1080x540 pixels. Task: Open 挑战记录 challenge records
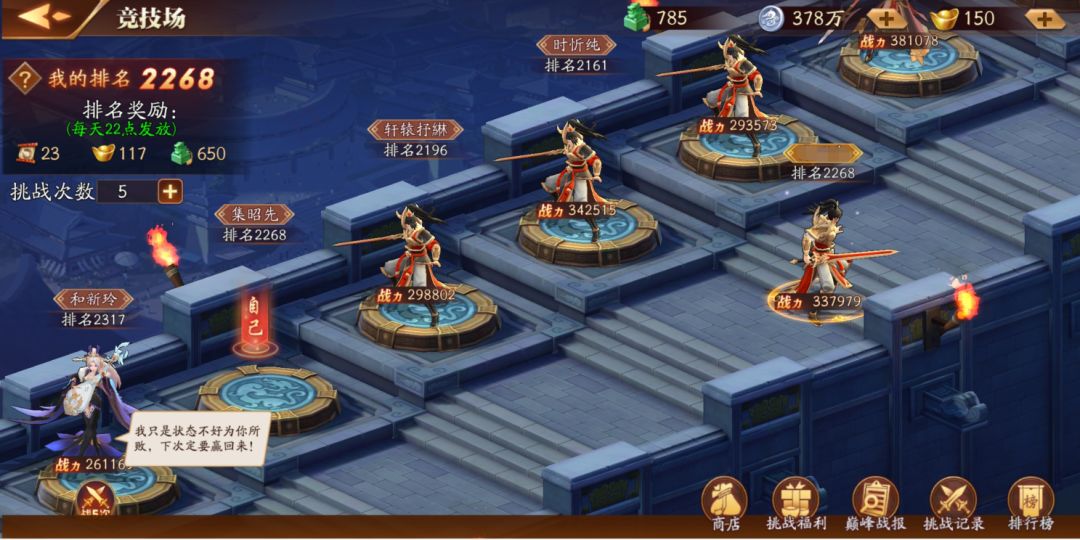click(x=953, y=503)
